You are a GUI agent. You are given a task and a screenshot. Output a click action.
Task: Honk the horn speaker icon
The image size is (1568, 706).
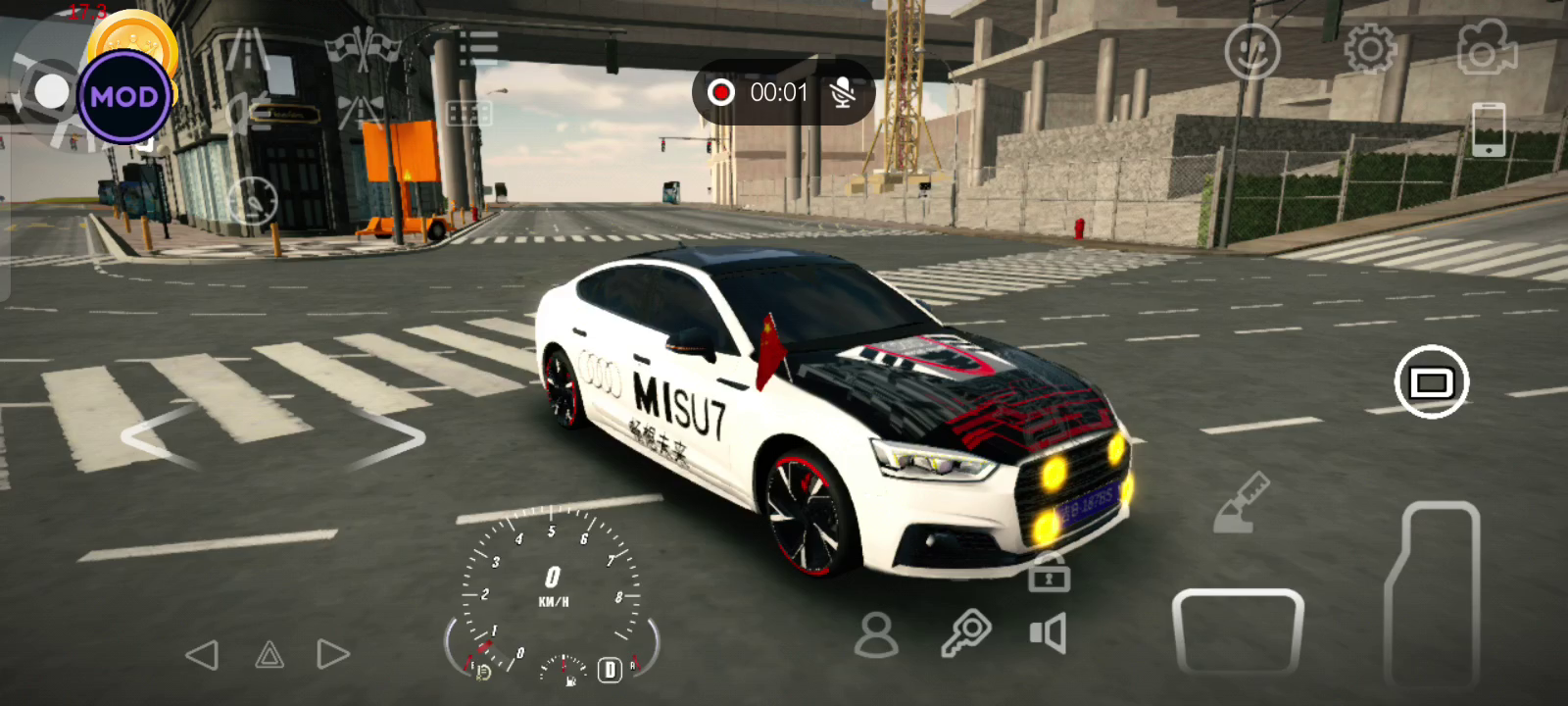(x=1048, y=633)
